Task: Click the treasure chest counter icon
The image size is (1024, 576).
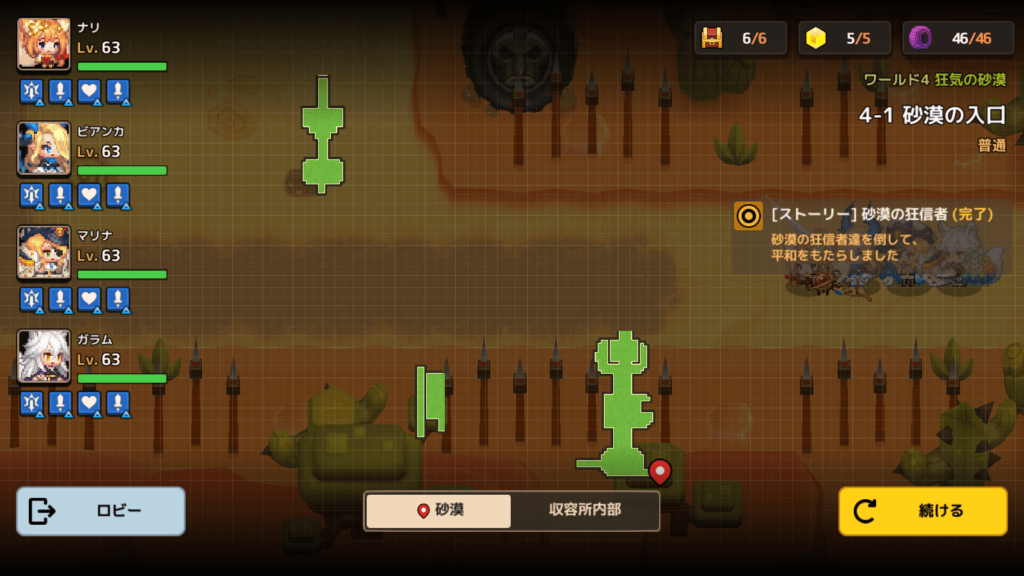Action: click(x=712, y=38)
